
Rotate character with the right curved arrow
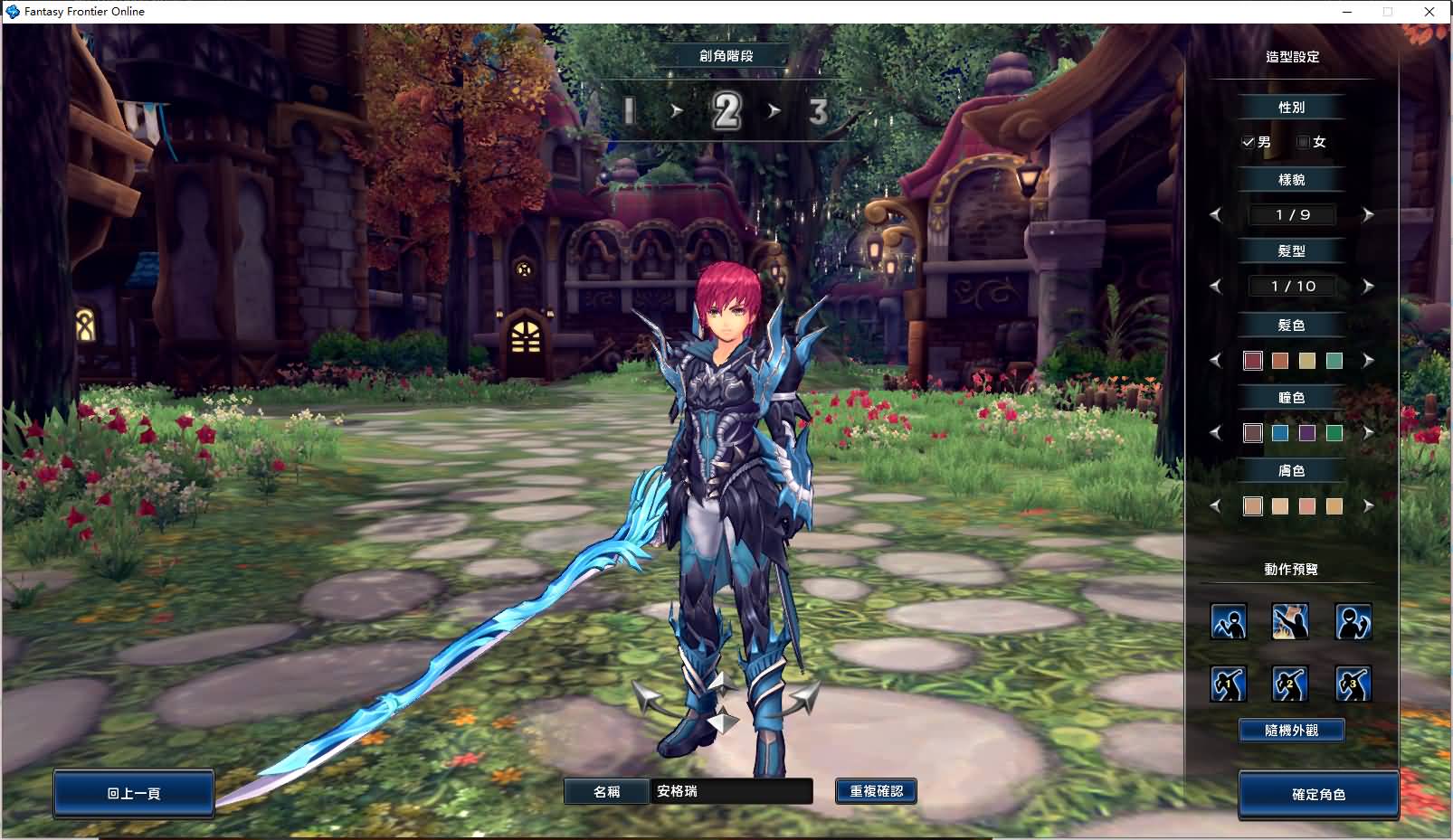(x=800, y=698)
